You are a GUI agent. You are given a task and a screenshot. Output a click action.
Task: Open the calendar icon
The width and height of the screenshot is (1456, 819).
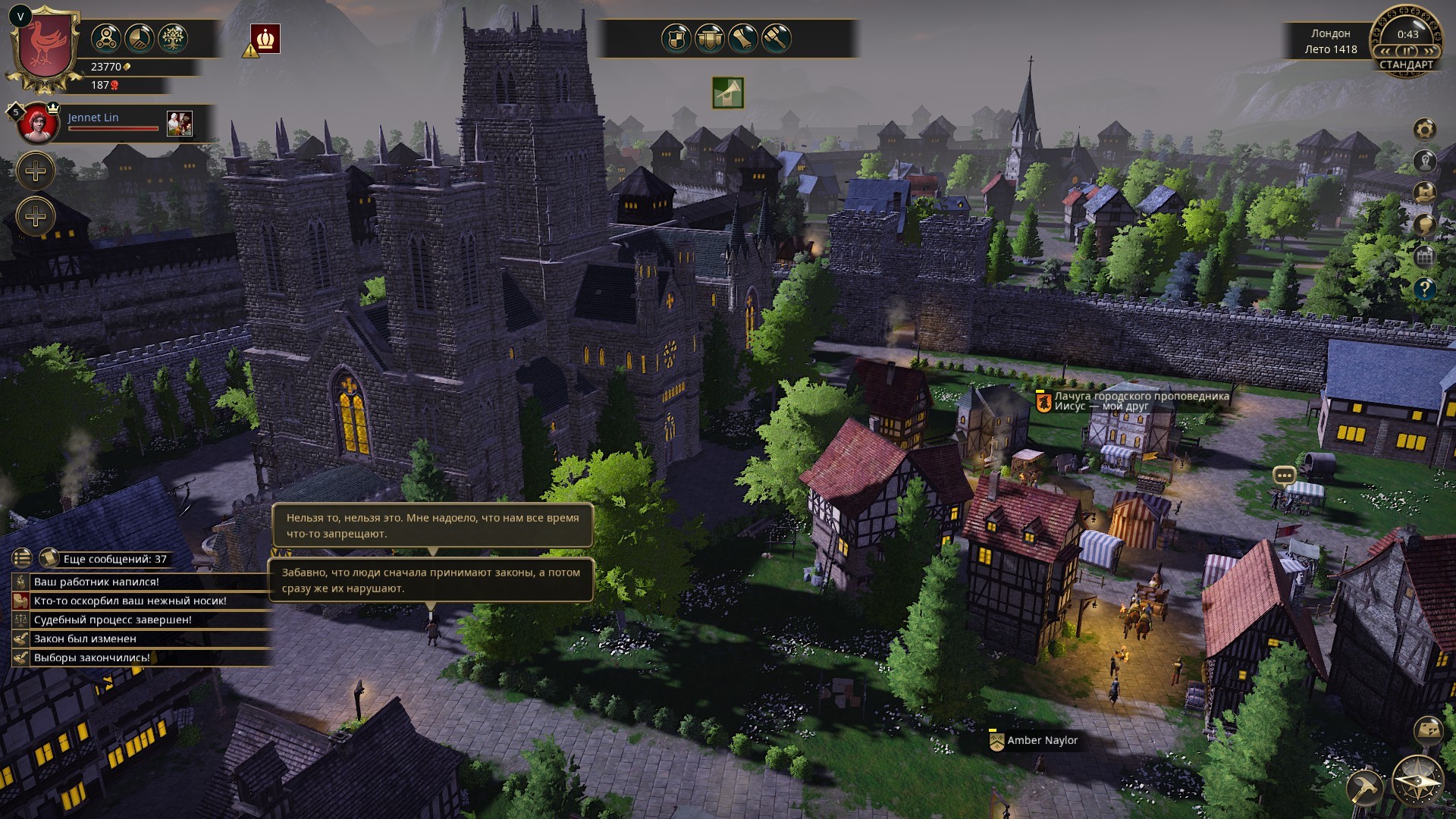pos(1425,256)
